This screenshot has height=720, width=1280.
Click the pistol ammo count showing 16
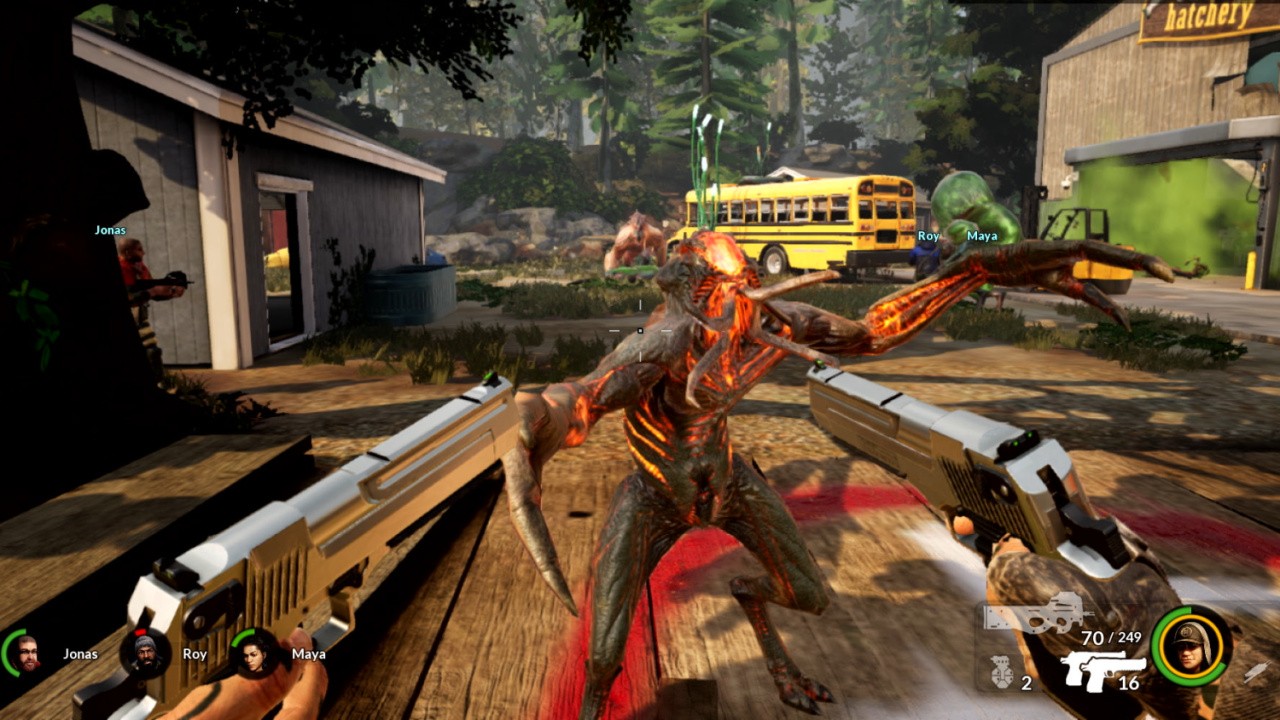pyautogui.click(x=1128, y=683)
